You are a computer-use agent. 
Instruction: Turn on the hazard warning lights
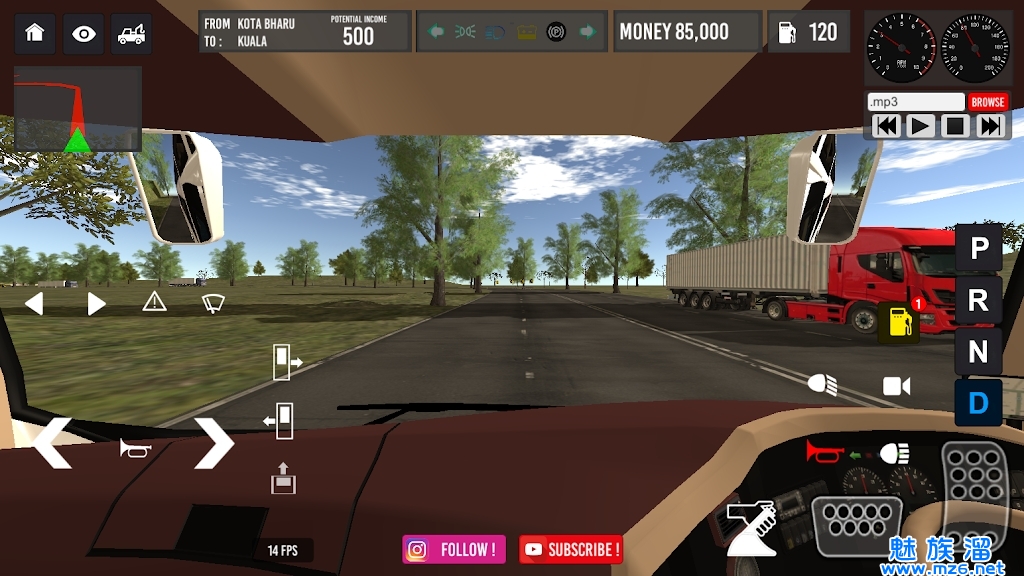pos(154,302)
